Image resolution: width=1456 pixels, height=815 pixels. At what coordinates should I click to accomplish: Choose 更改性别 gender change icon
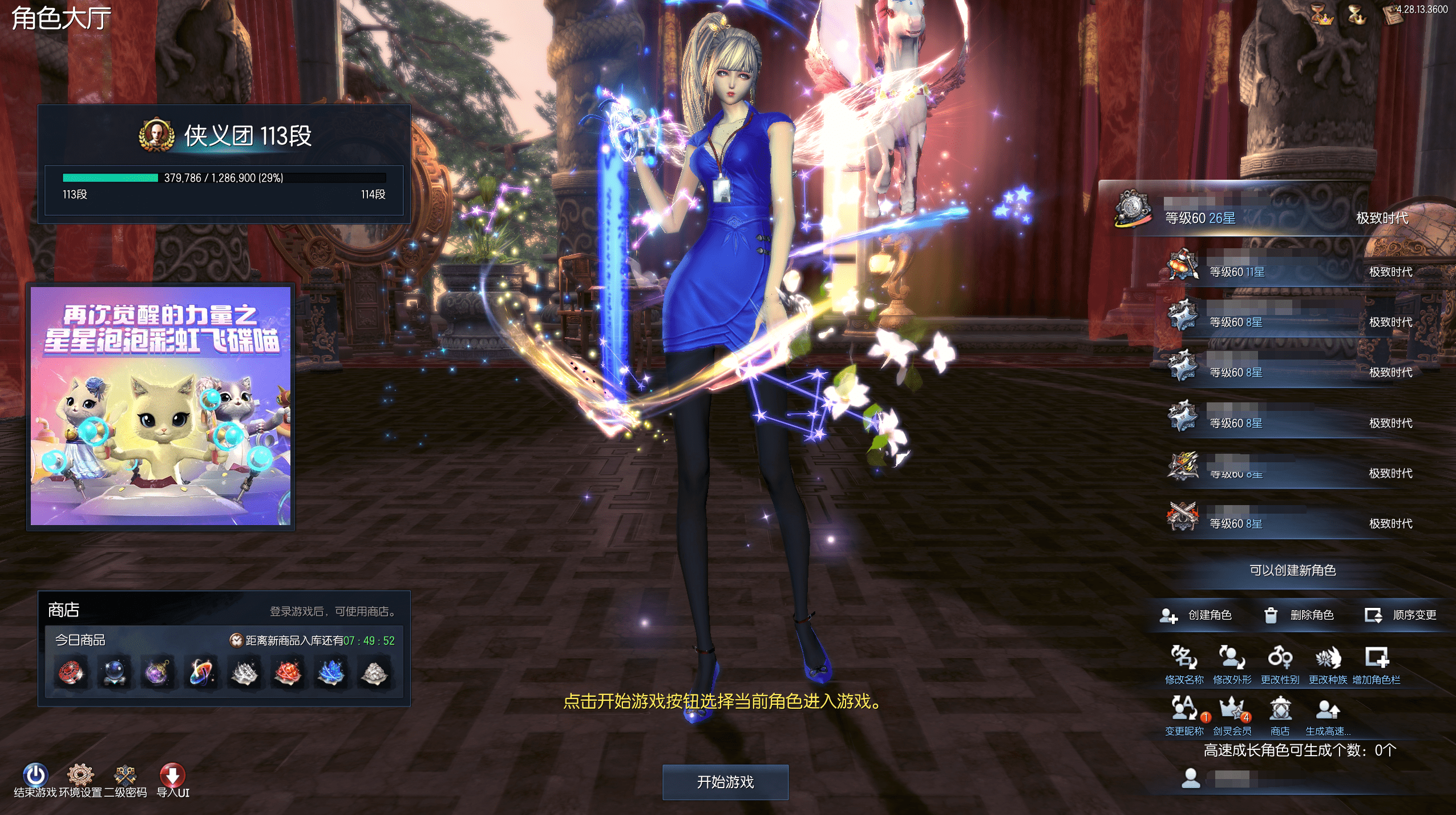pos(1280,659)
